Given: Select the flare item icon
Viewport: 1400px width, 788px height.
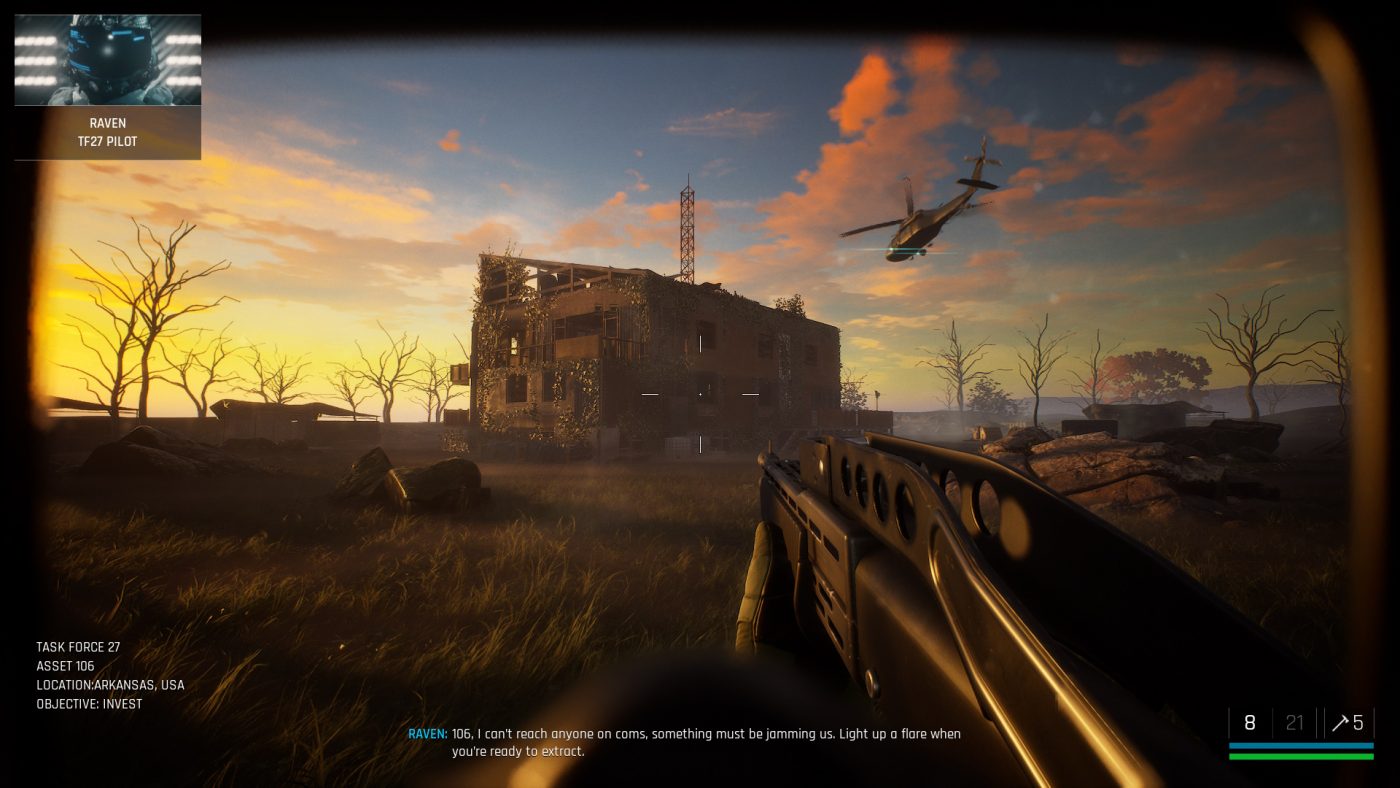Looking at the screenshot, I should tap(1340, 723).
